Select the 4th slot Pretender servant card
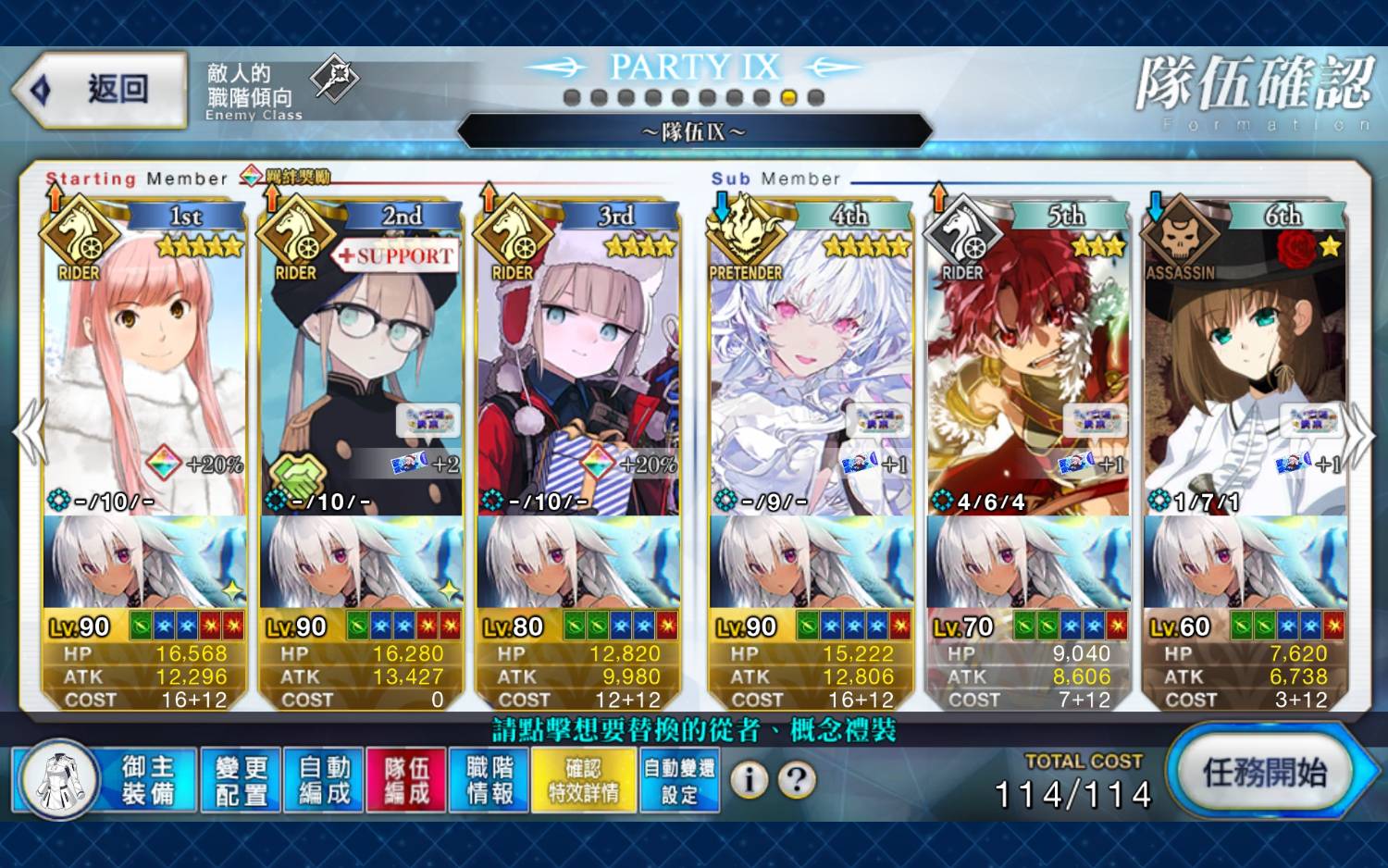The height and width of the screenshot is (868, 1388). (x=811, y=370)
